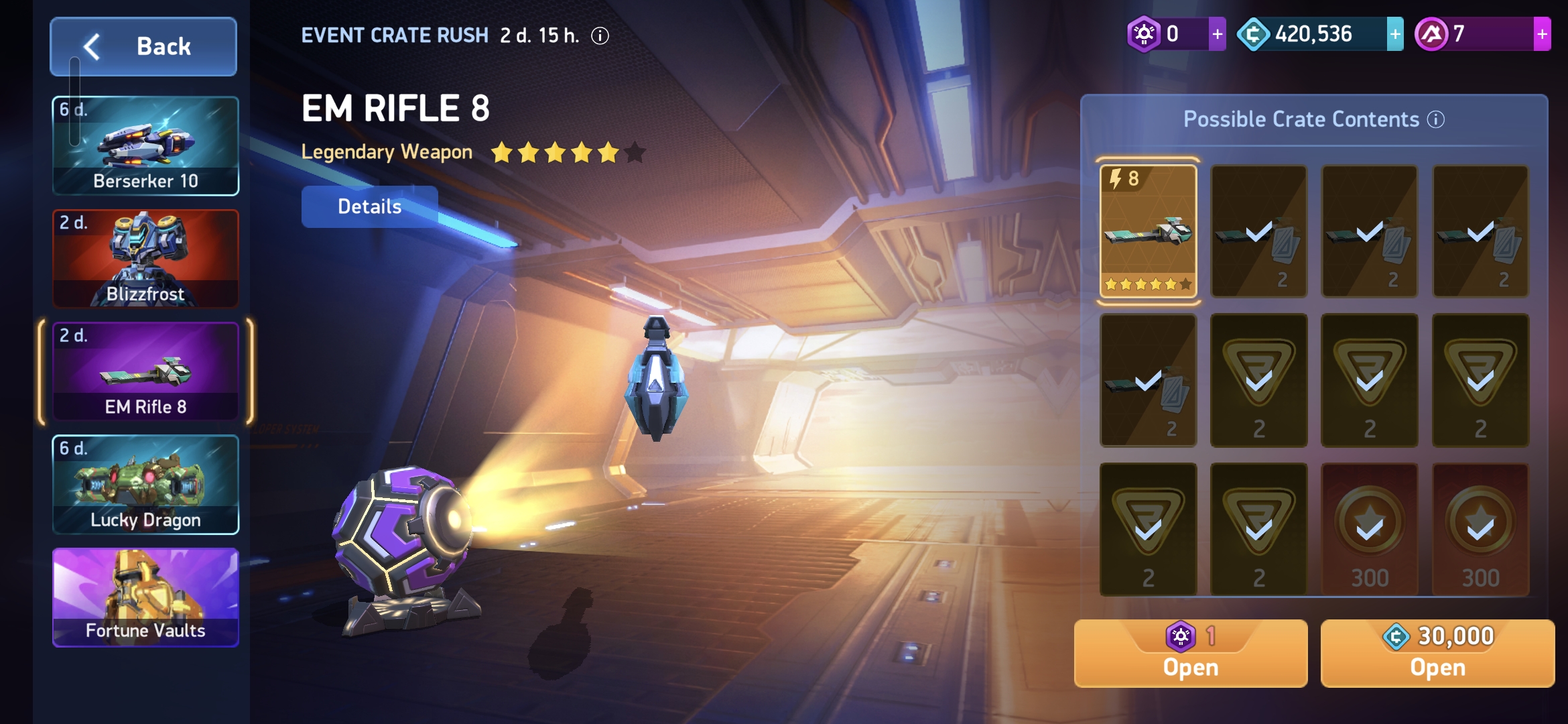Open Possible Crate Contents info
Screen dimensions: 1568x724
click(x=1436, y=119)
